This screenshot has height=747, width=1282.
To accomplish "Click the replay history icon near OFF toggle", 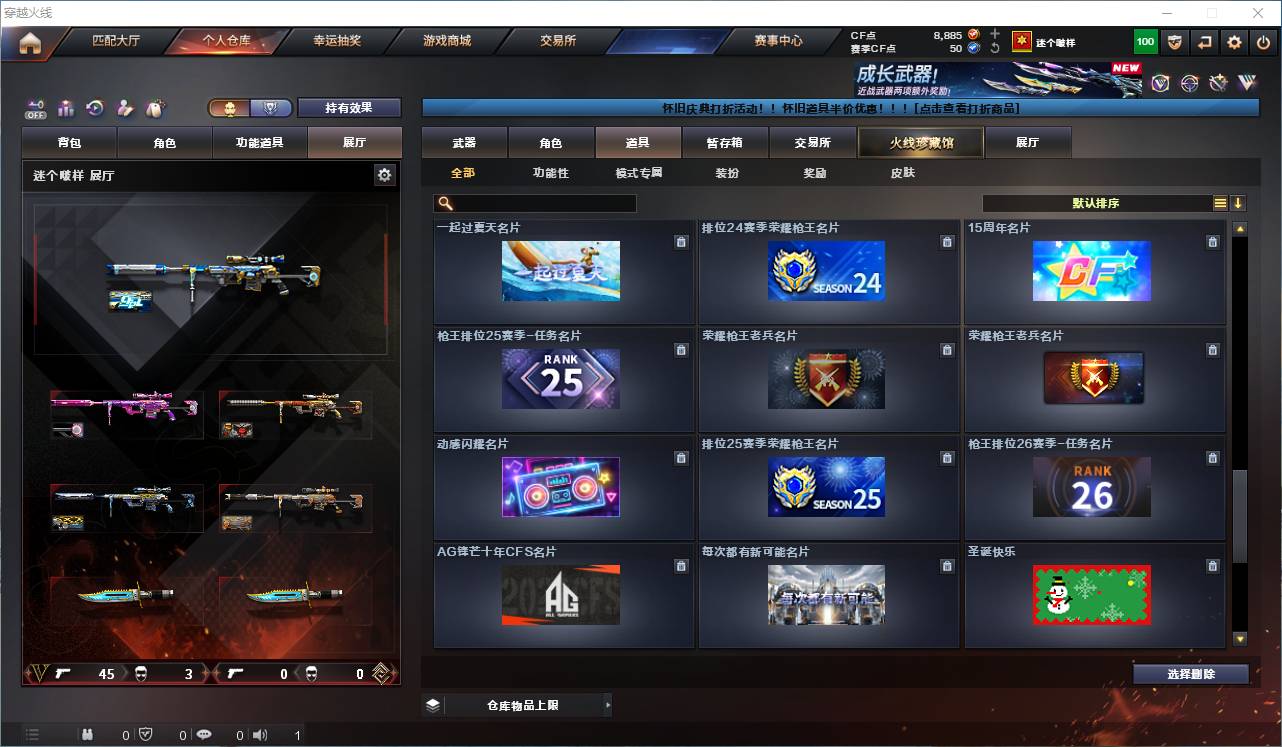I will [94, 107].
